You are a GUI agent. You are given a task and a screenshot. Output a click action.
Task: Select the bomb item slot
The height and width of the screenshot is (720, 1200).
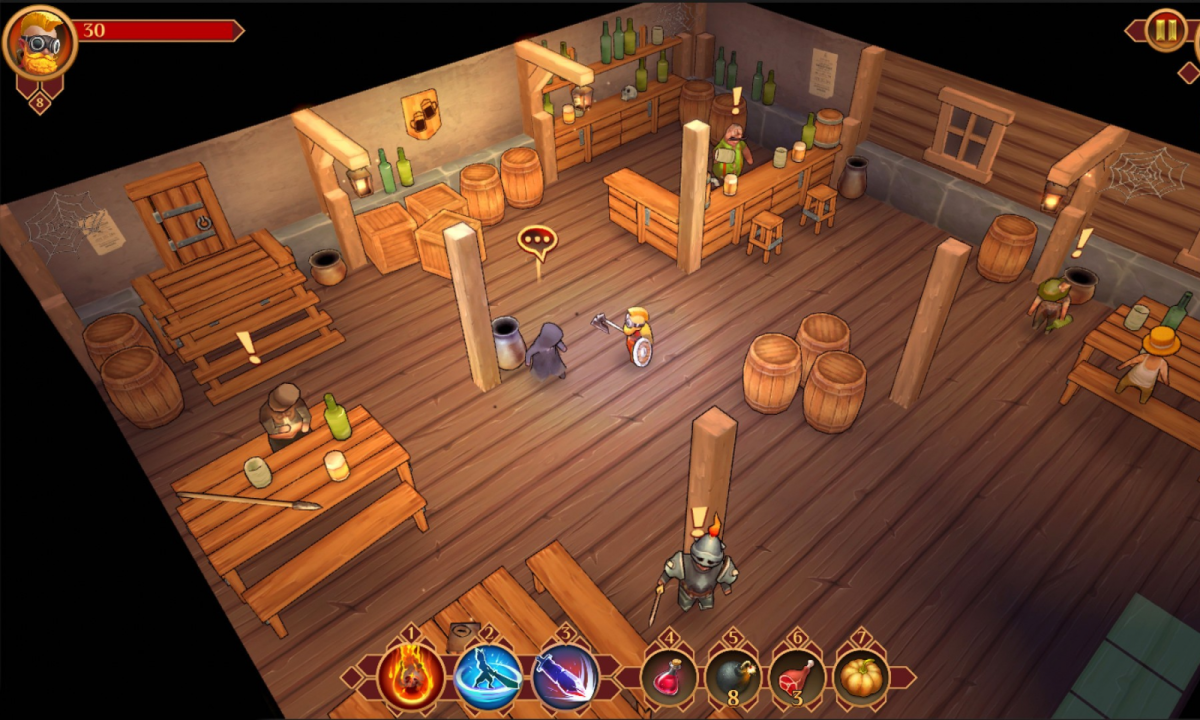point(733,677)
